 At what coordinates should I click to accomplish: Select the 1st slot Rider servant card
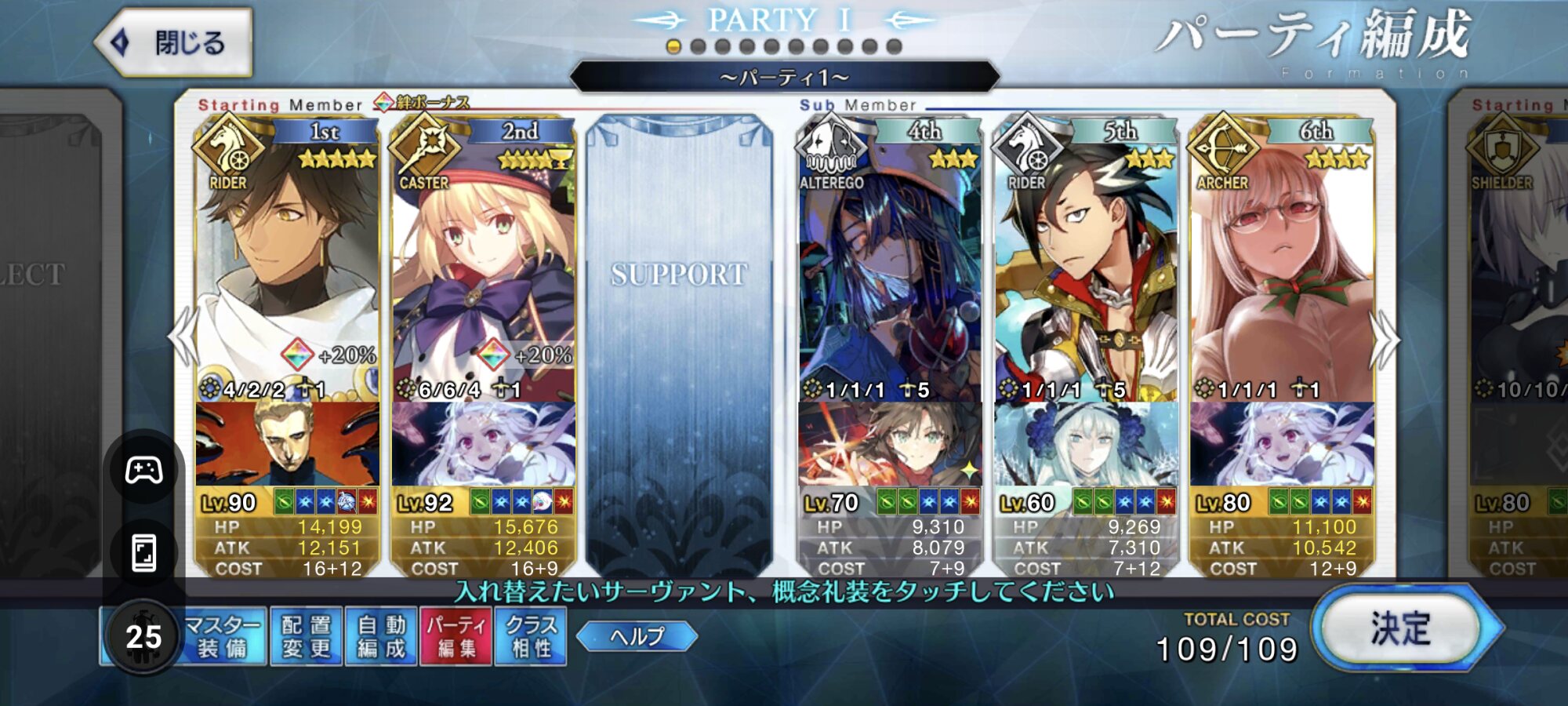(287, 267)
